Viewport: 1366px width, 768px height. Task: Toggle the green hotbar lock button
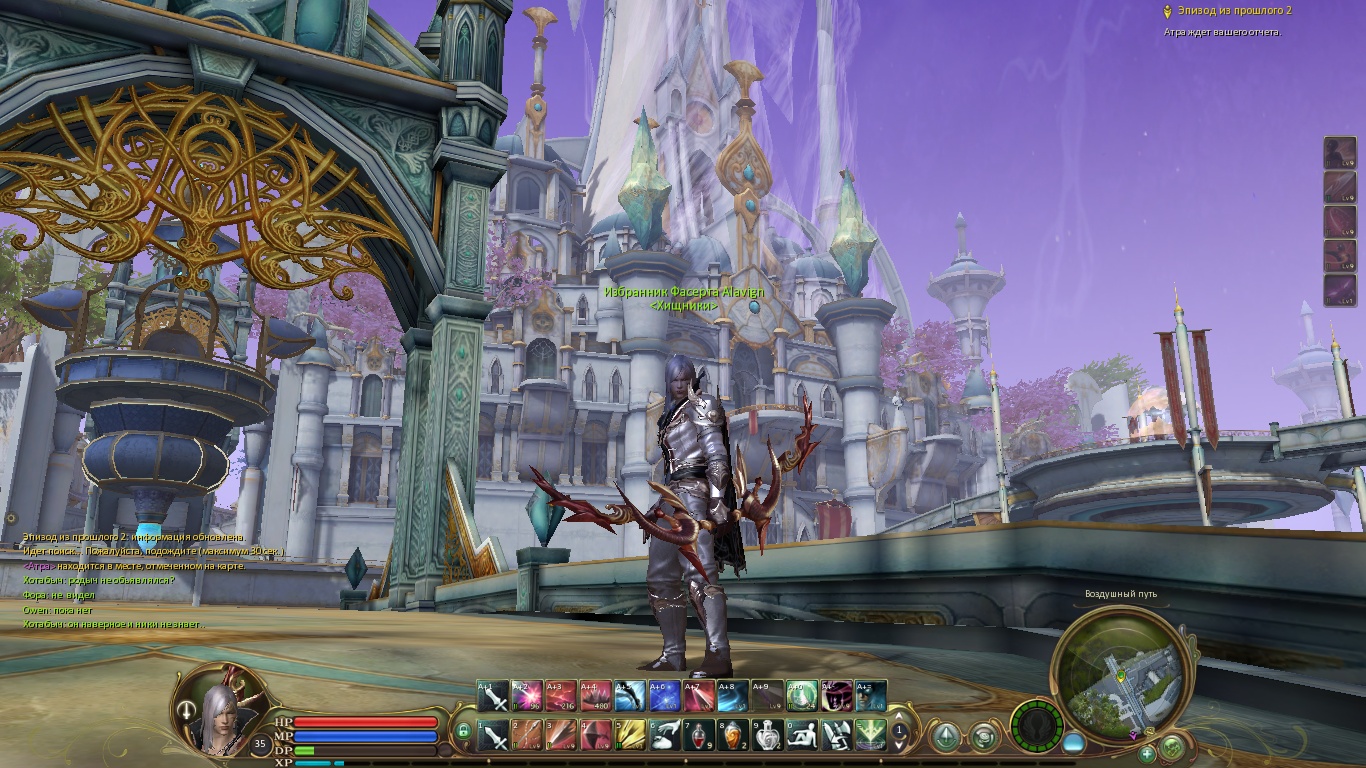tap(463, 732)
